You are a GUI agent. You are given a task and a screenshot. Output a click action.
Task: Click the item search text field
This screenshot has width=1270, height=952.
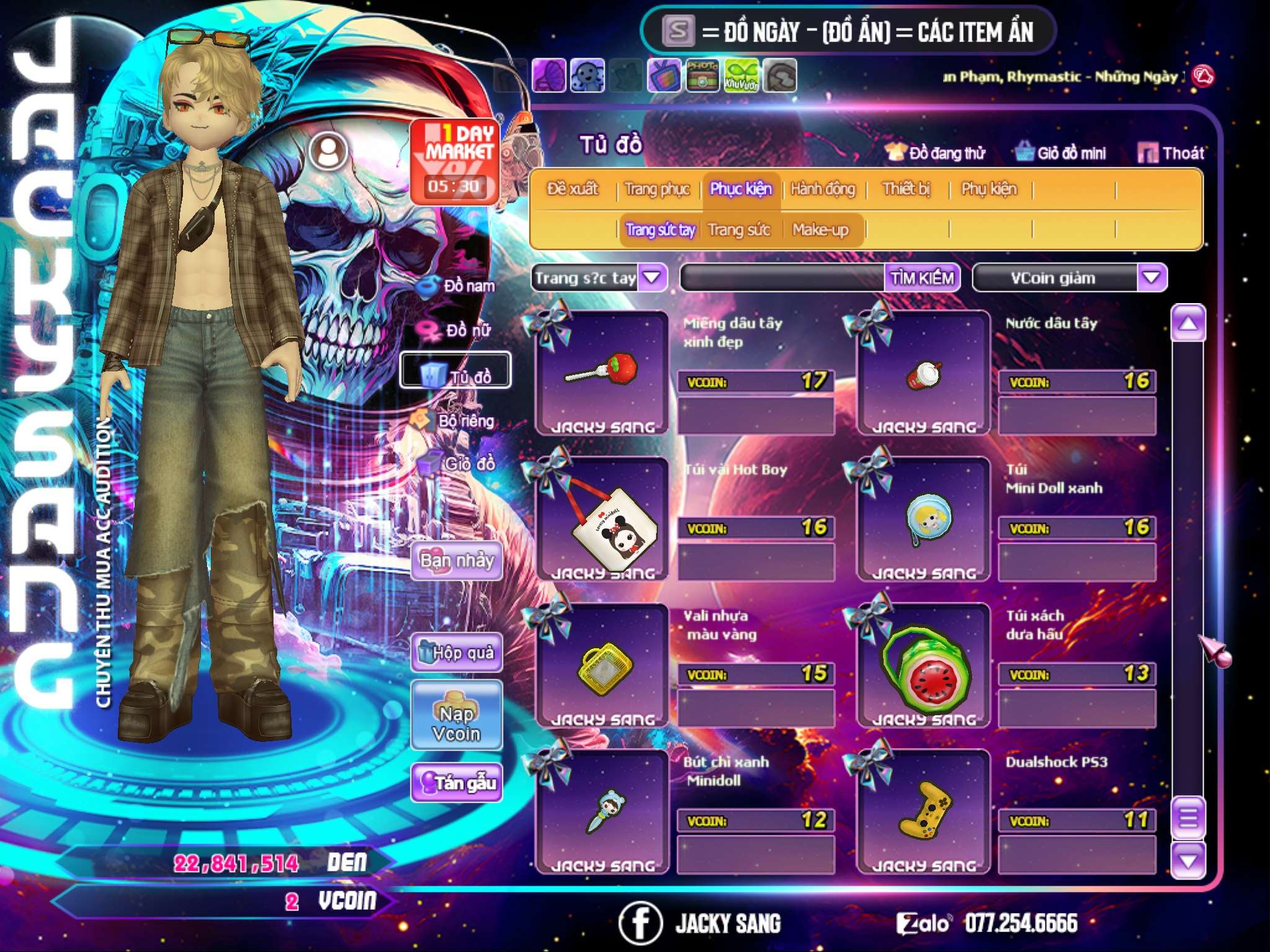[x=783, y=278]
